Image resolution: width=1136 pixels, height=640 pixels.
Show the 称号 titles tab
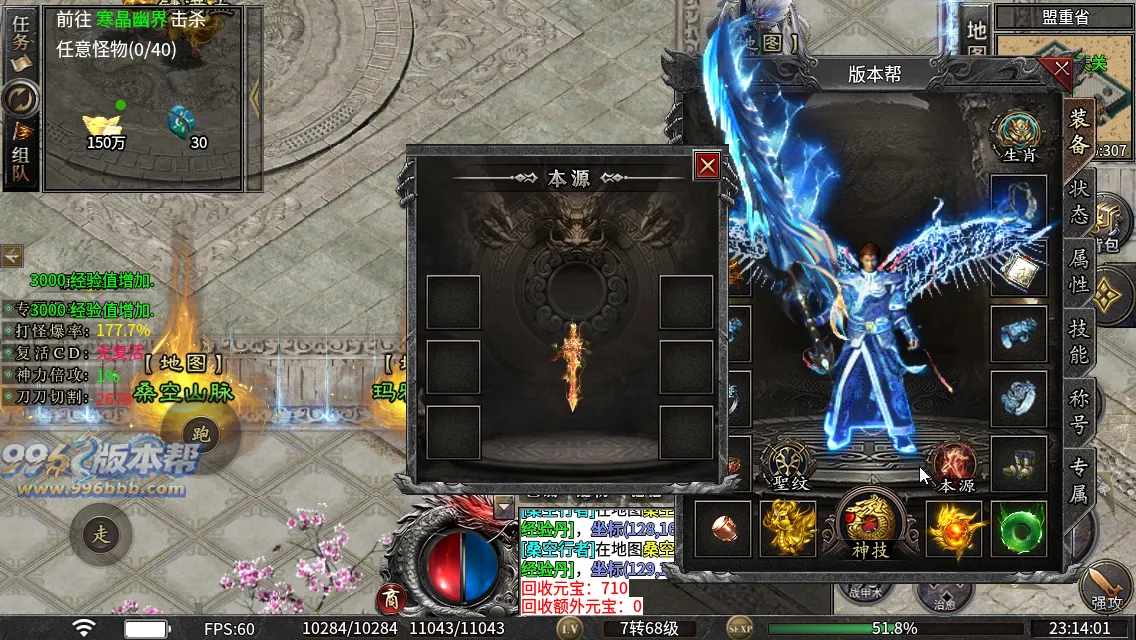tap(1080, 411)
